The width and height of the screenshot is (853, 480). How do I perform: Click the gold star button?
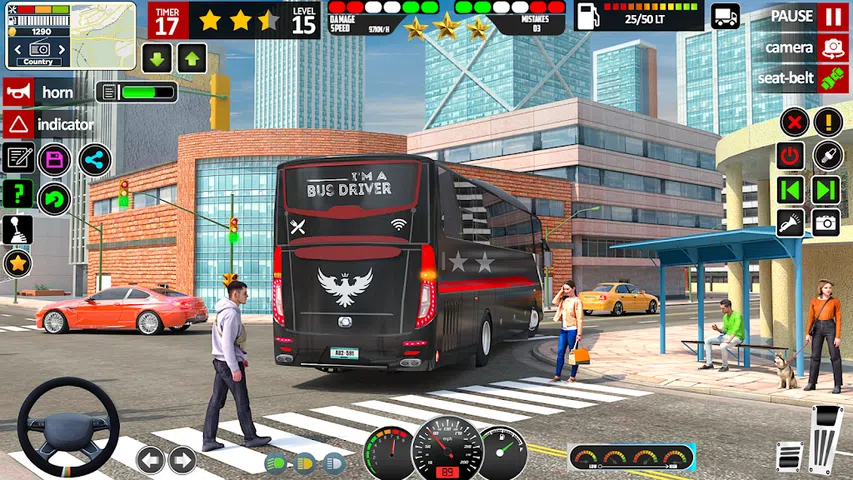click(x=18, y=264)
